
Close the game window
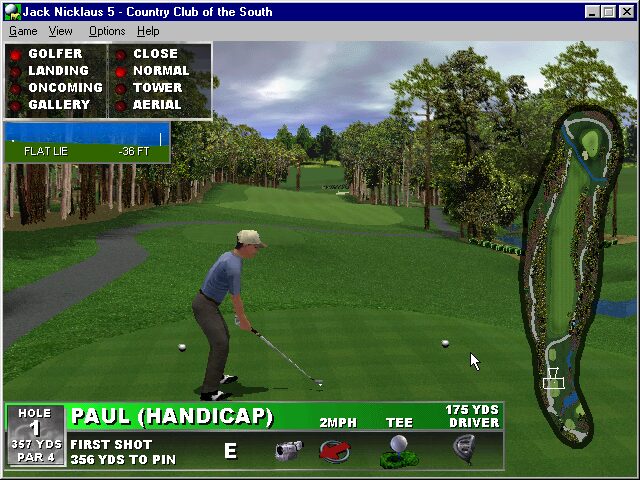(626, 12)
